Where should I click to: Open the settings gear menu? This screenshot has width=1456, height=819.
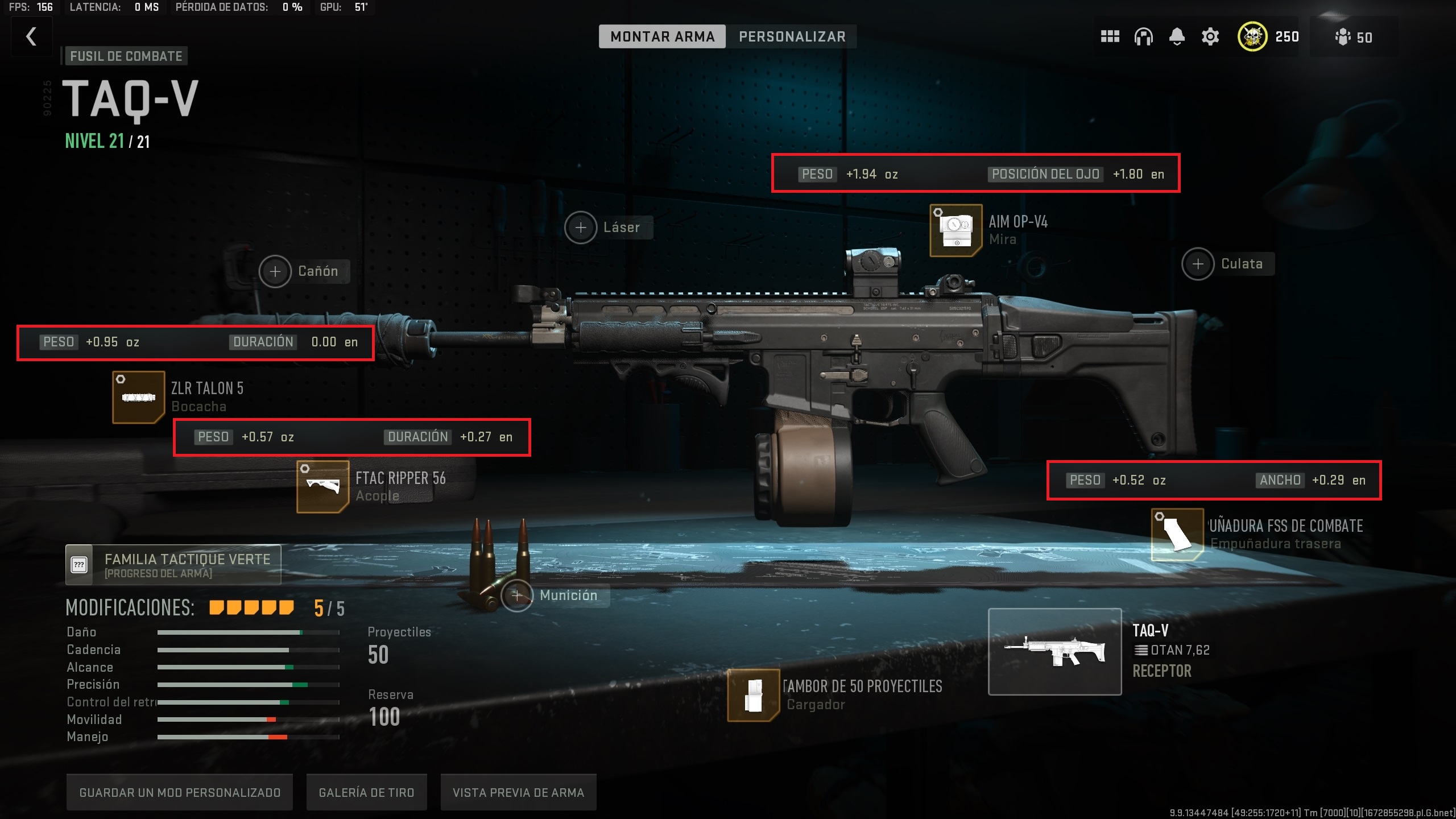click(1209, 36)
